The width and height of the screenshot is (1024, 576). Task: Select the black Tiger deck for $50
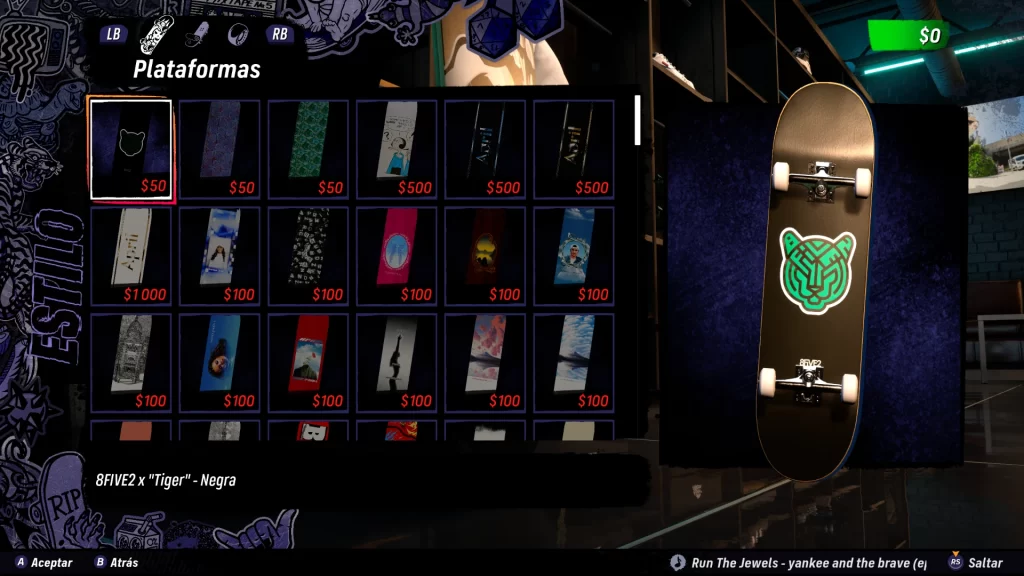click(x=131, y=150)
